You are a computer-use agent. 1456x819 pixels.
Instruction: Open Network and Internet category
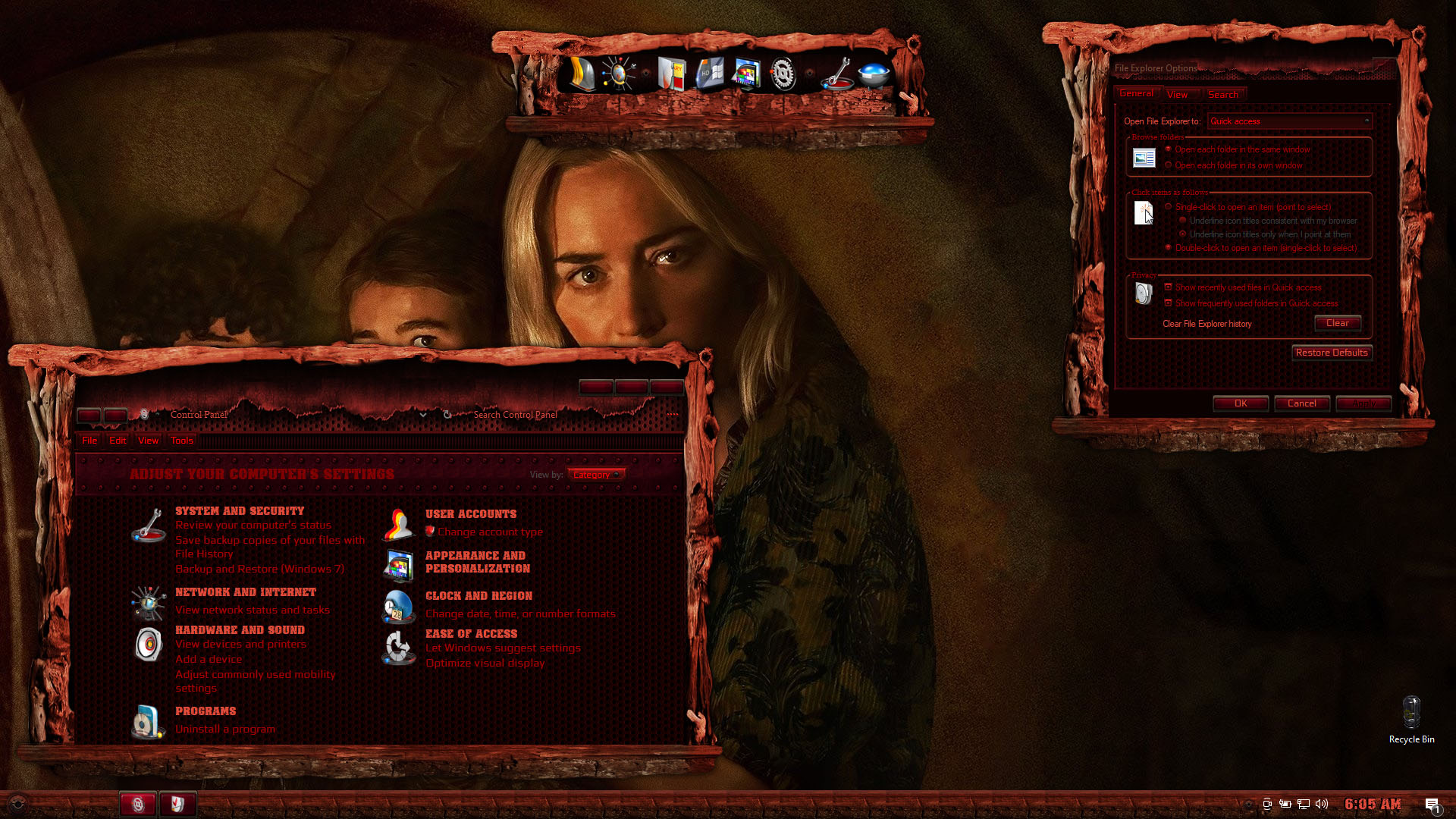pos(245,592)
